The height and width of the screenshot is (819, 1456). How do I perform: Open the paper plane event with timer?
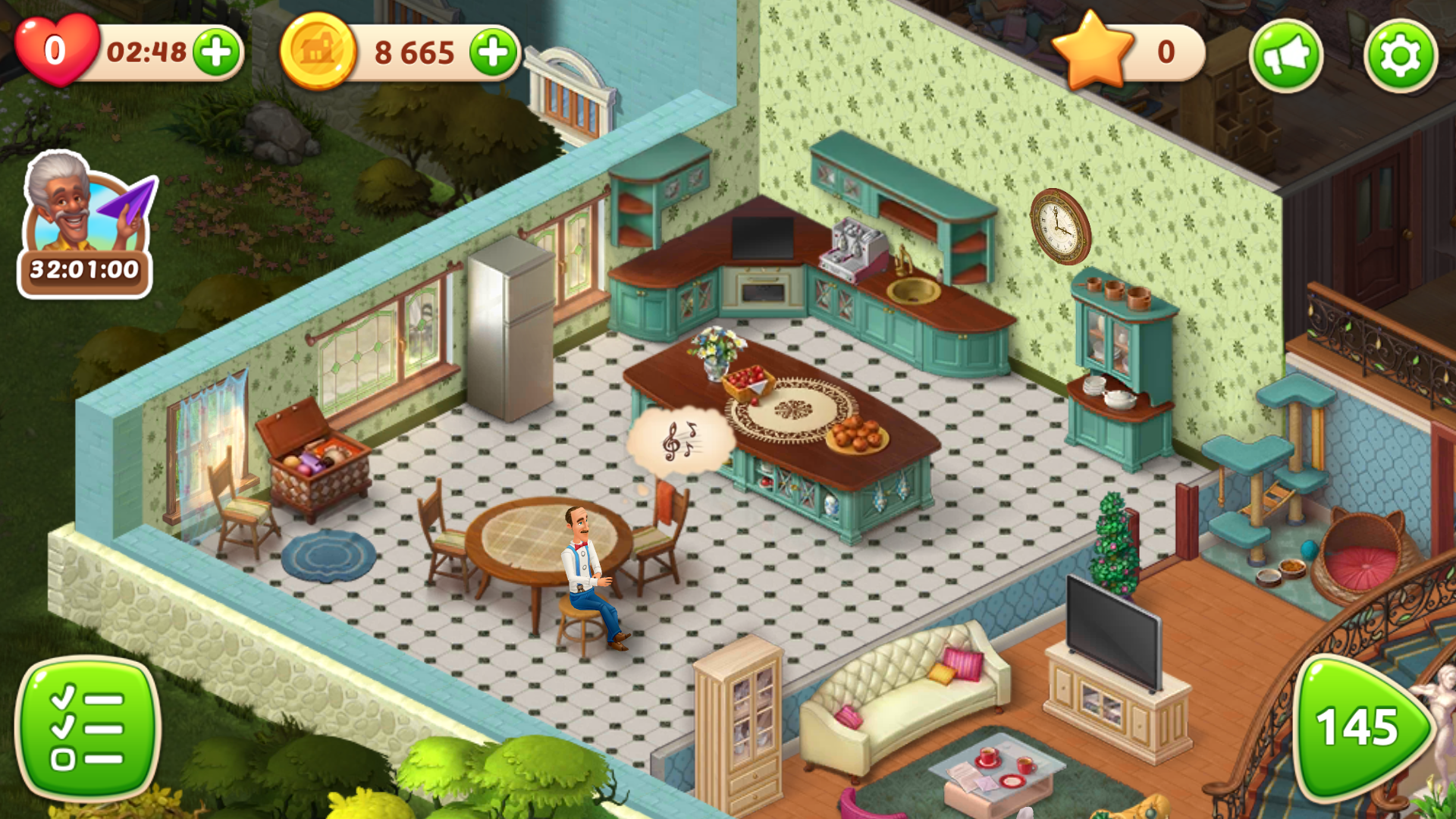pyautogui.click(x=86, y=225)
